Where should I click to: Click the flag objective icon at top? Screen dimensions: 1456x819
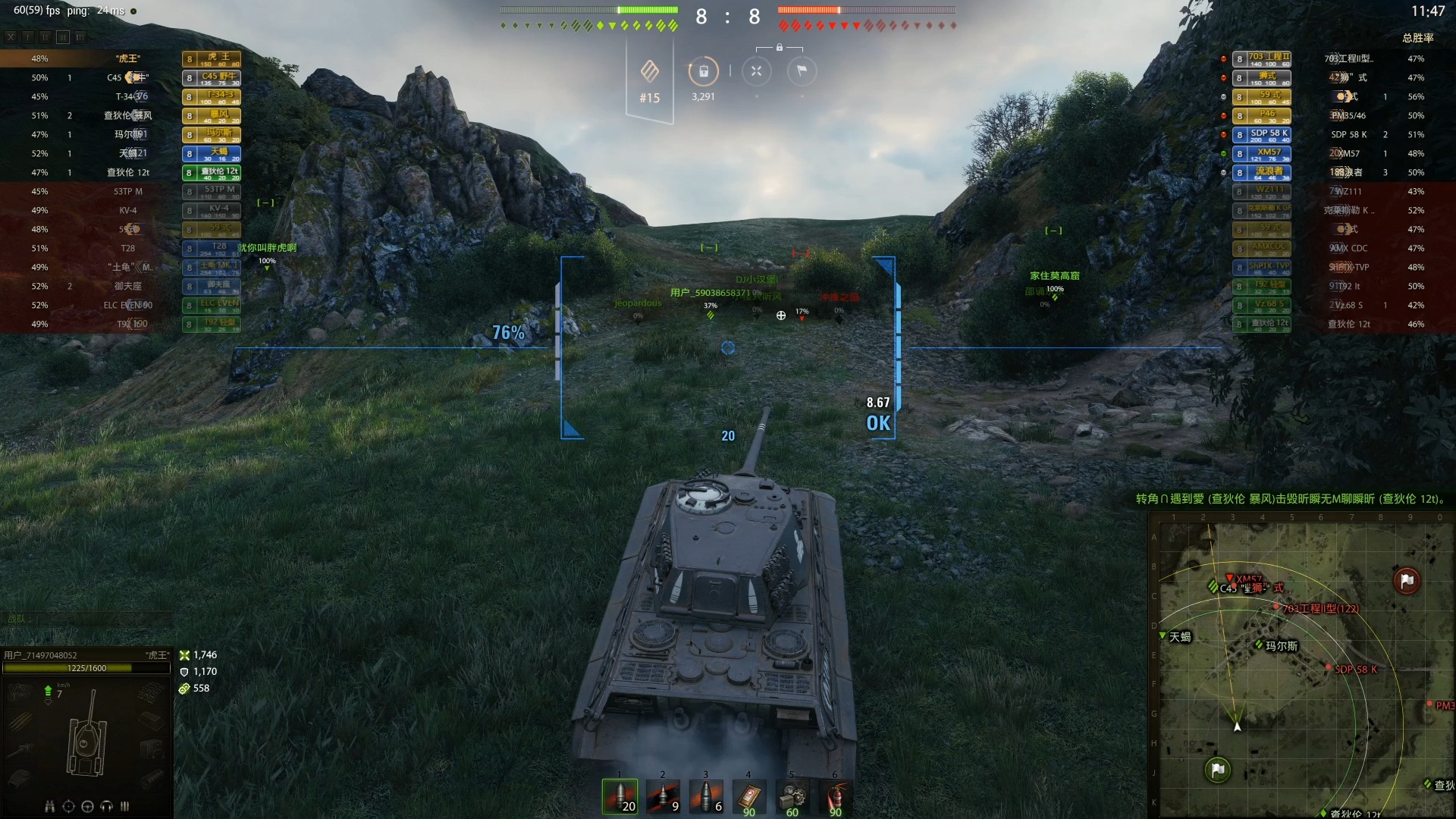tap(802, 71)
